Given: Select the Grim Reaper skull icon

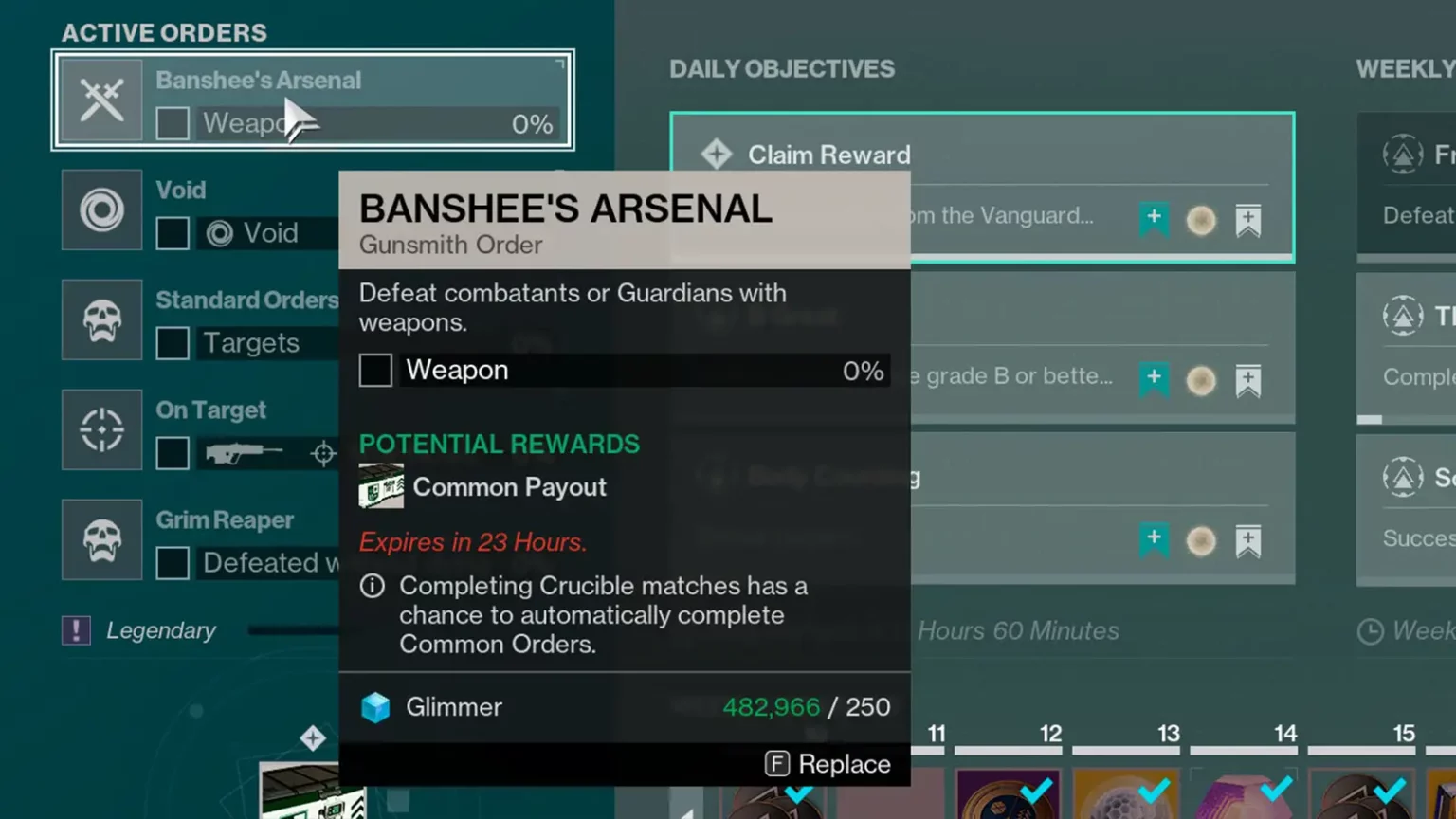Looking at the screenshot, I should (x=101, y=540).
